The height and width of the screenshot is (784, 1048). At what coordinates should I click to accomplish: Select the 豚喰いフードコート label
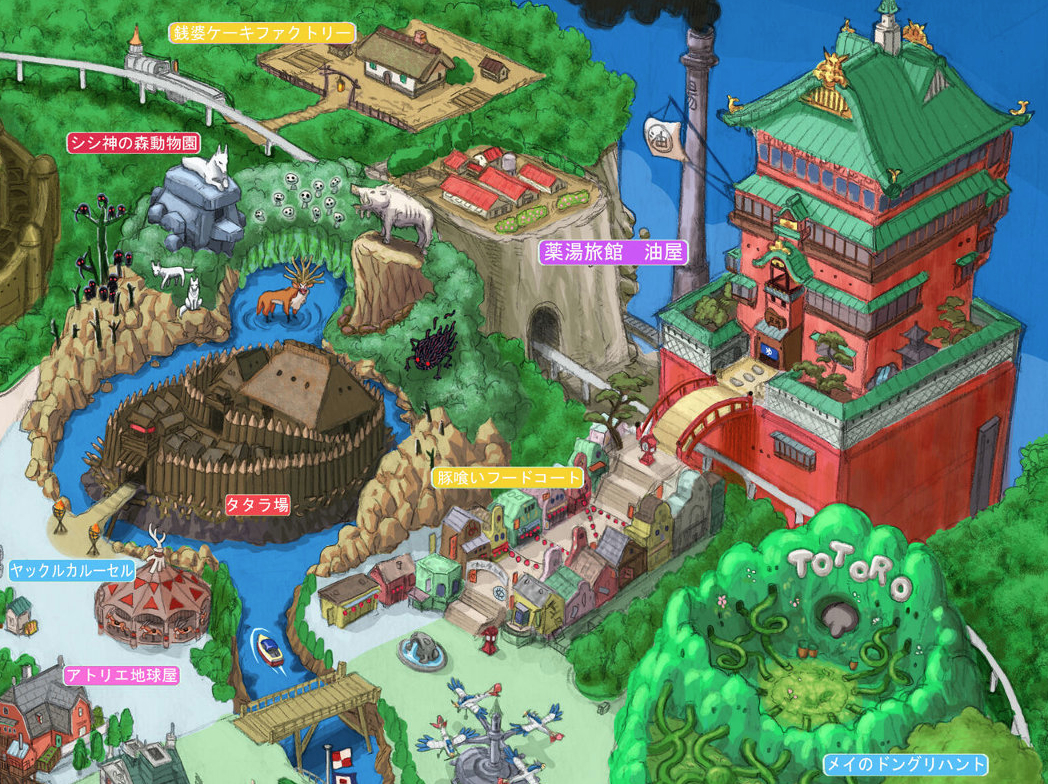pos(508,478)
